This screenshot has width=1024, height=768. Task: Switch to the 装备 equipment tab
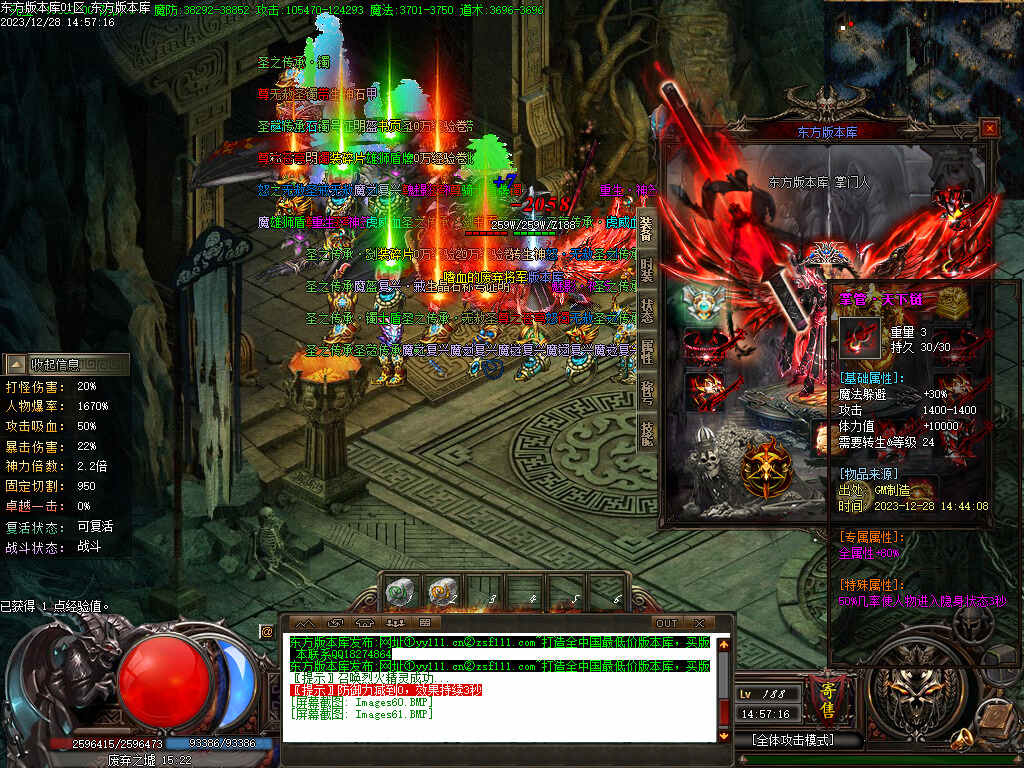tap(647, 229)
